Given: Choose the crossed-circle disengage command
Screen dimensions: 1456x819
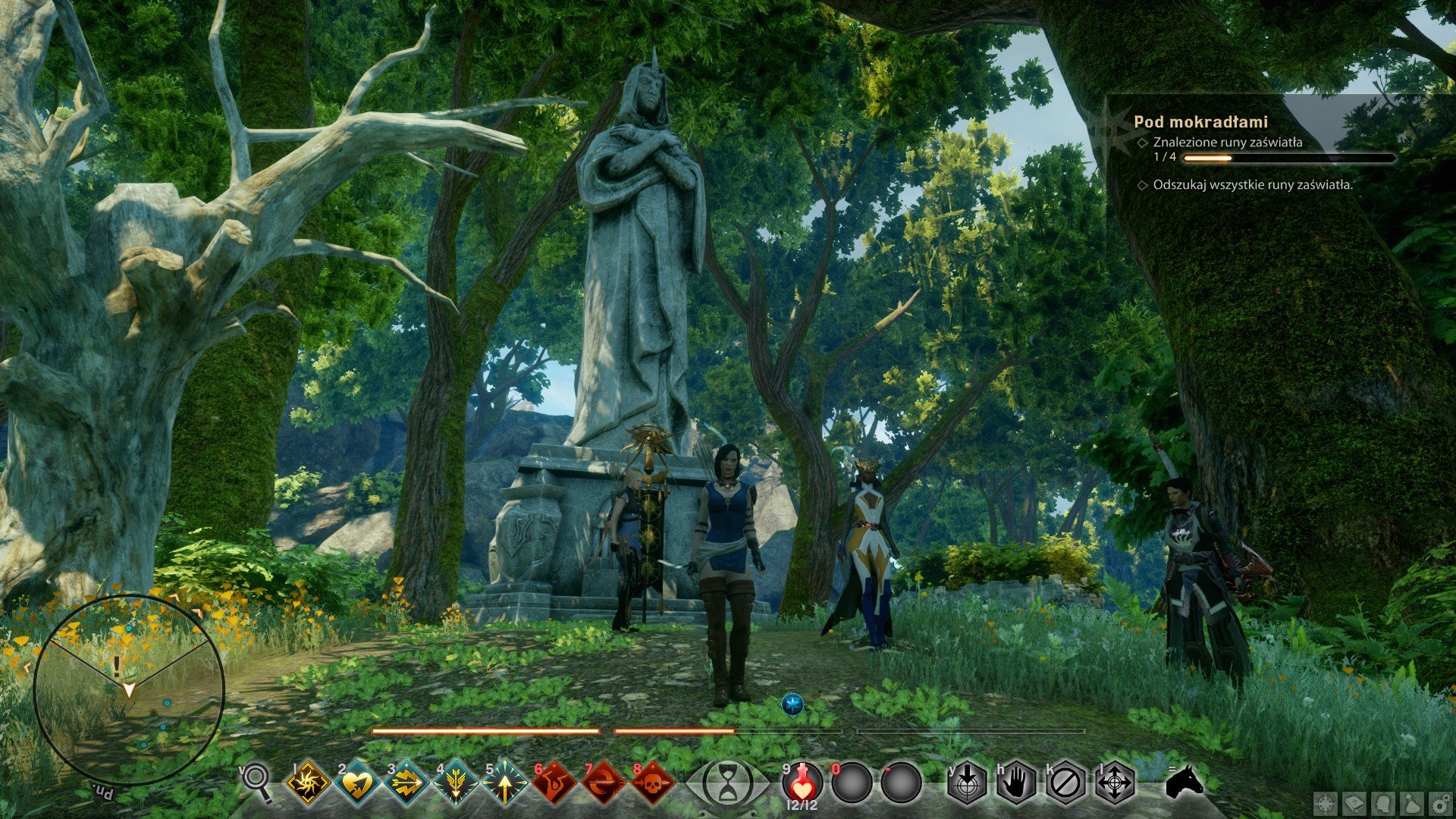Looking at the screenshot, I should 1065,783.
